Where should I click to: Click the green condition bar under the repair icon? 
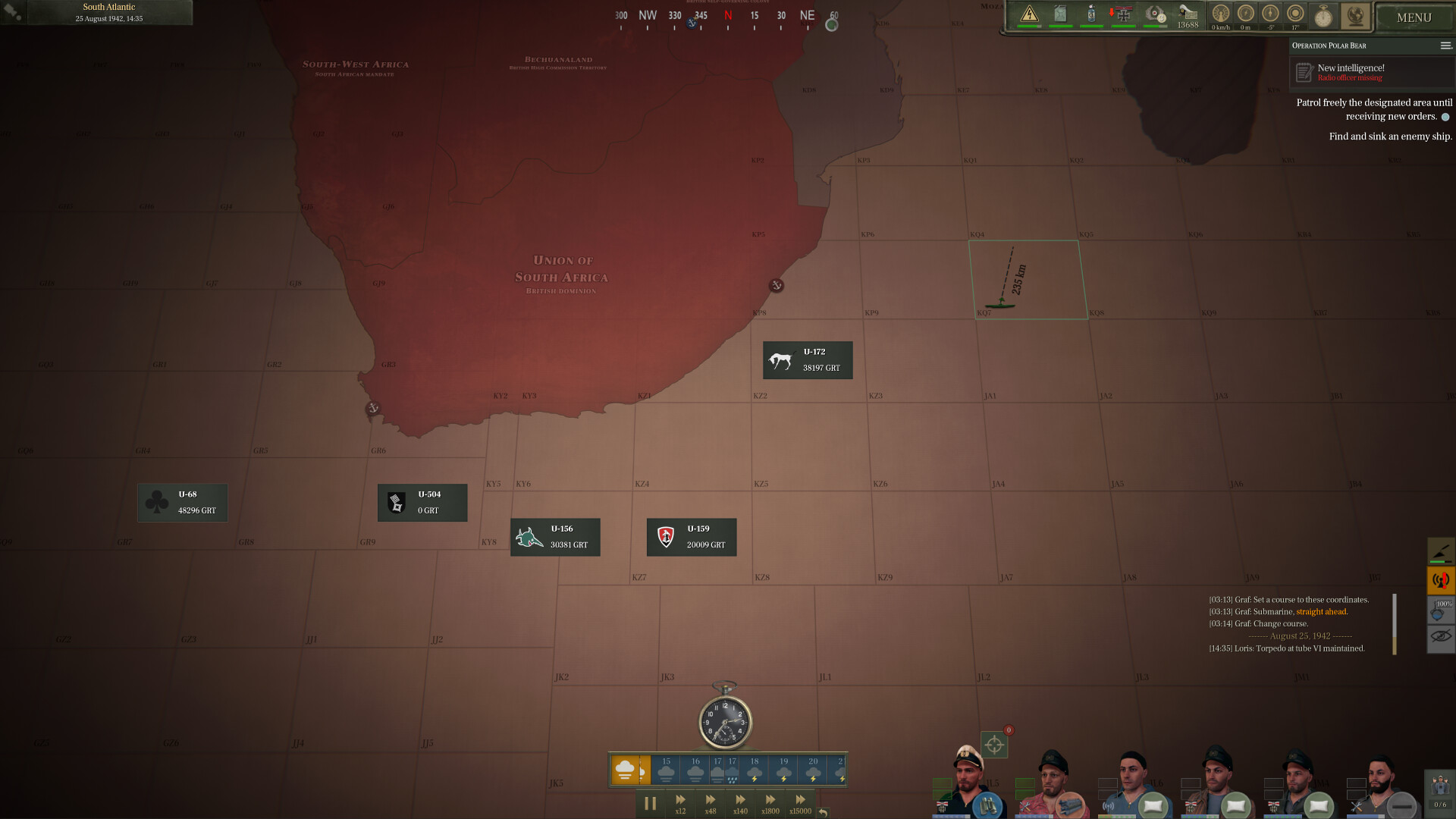[1439, 561]
